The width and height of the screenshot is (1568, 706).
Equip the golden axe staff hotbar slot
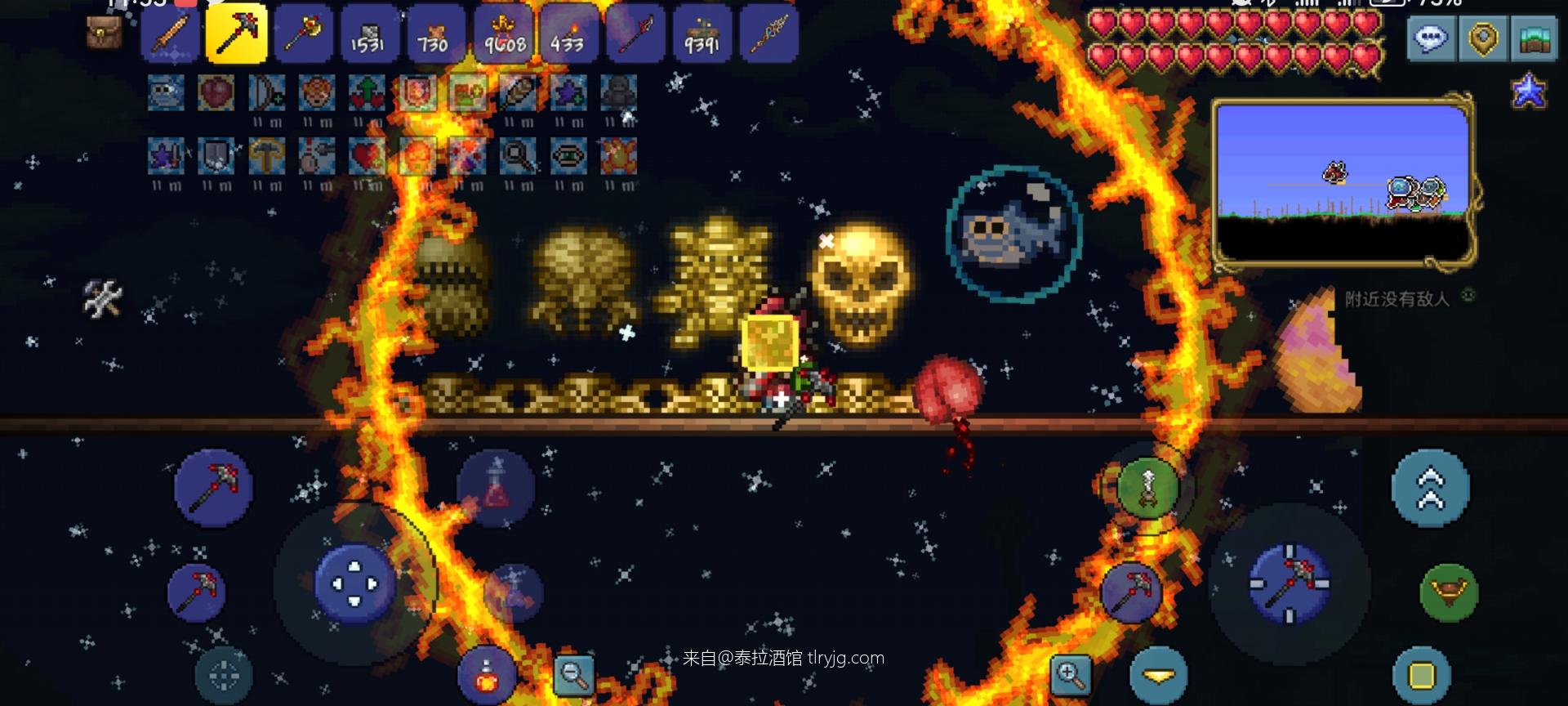pyautogui.click(x=303, y=34)
